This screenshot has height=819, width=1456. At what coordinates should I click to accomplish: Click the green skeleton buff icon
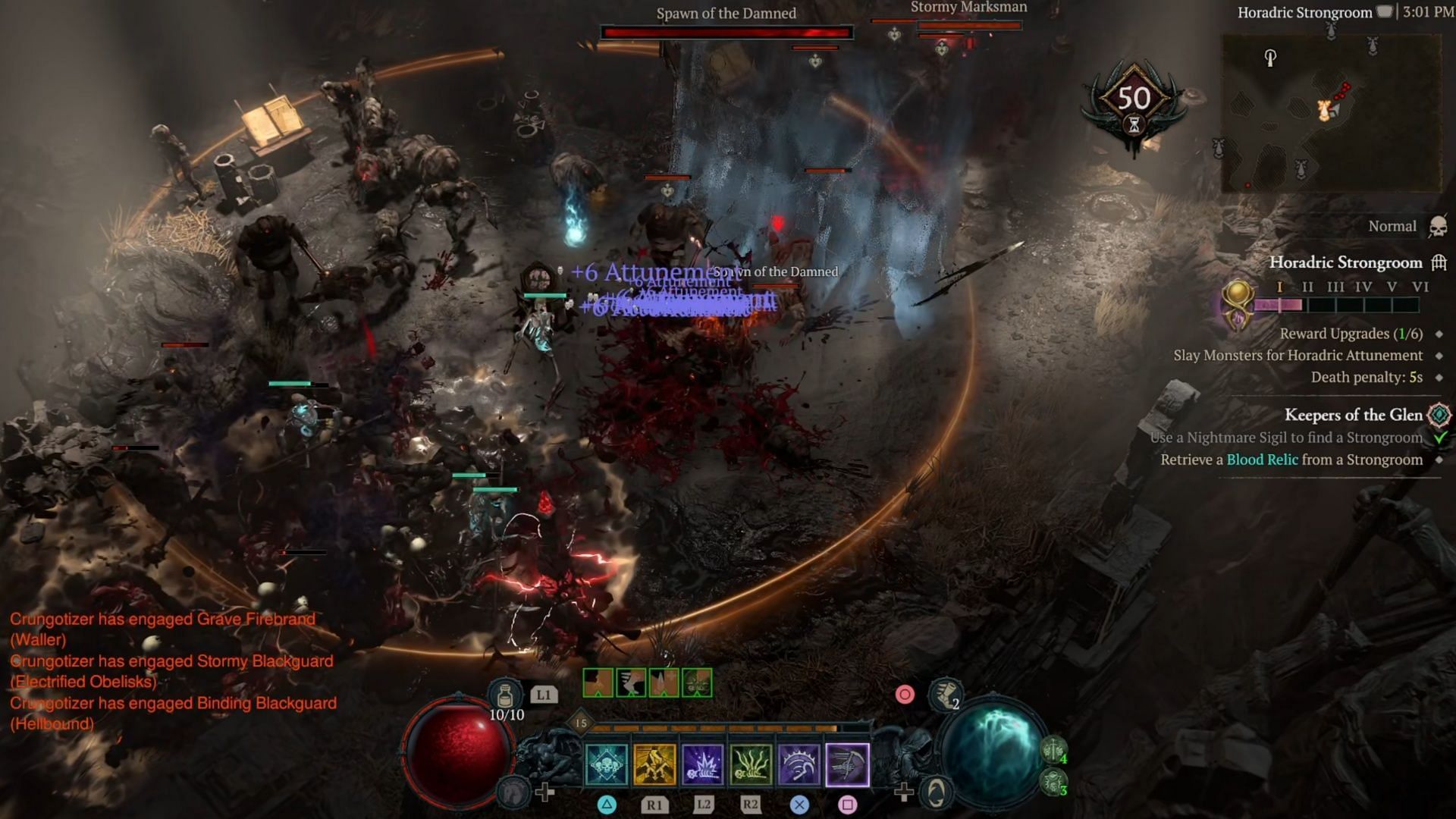[x=697, y=682]
